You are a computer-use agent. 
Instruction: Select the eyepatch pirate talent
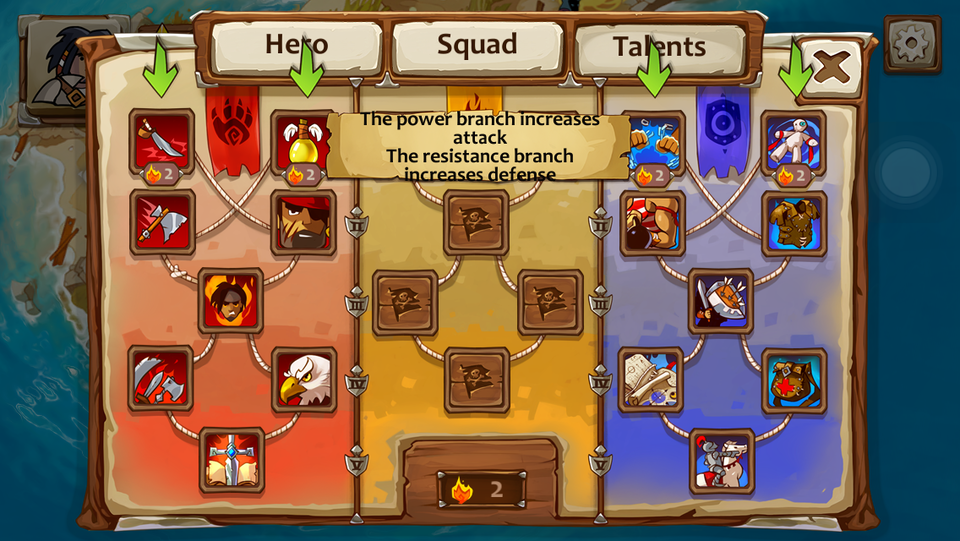302,222
